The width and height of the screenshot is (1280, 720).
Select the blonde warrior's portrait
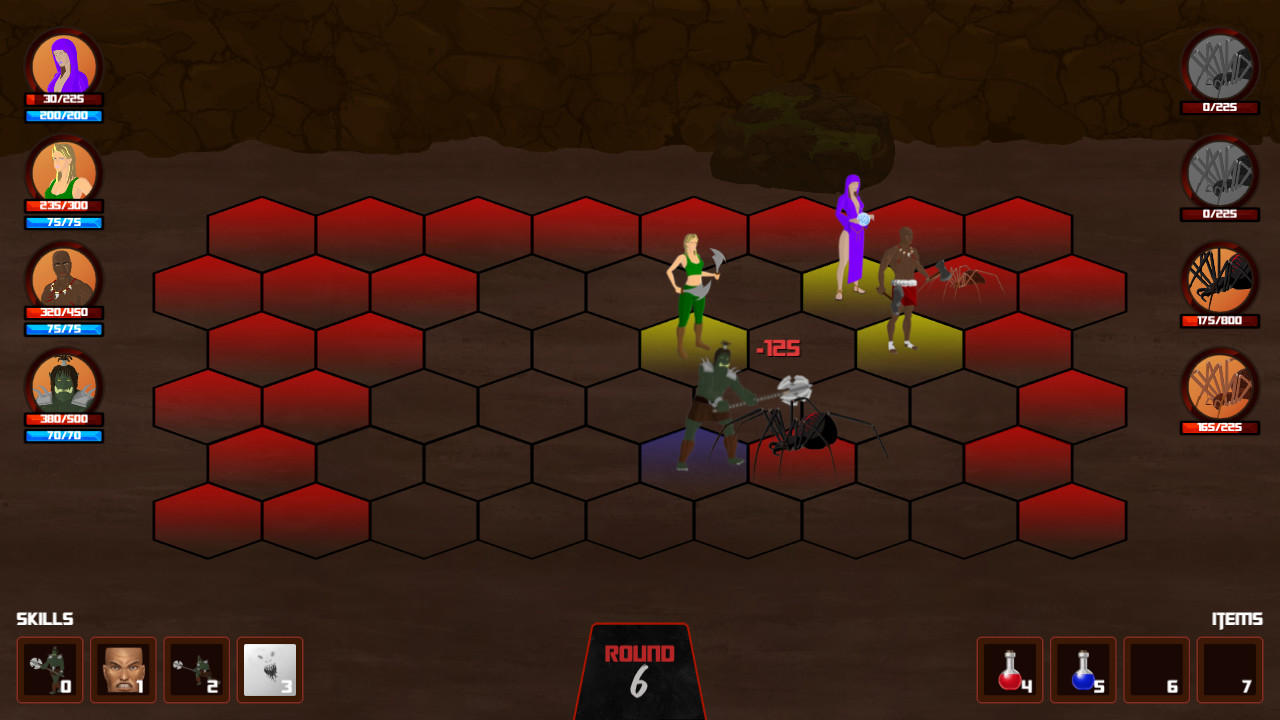(63, 174)
